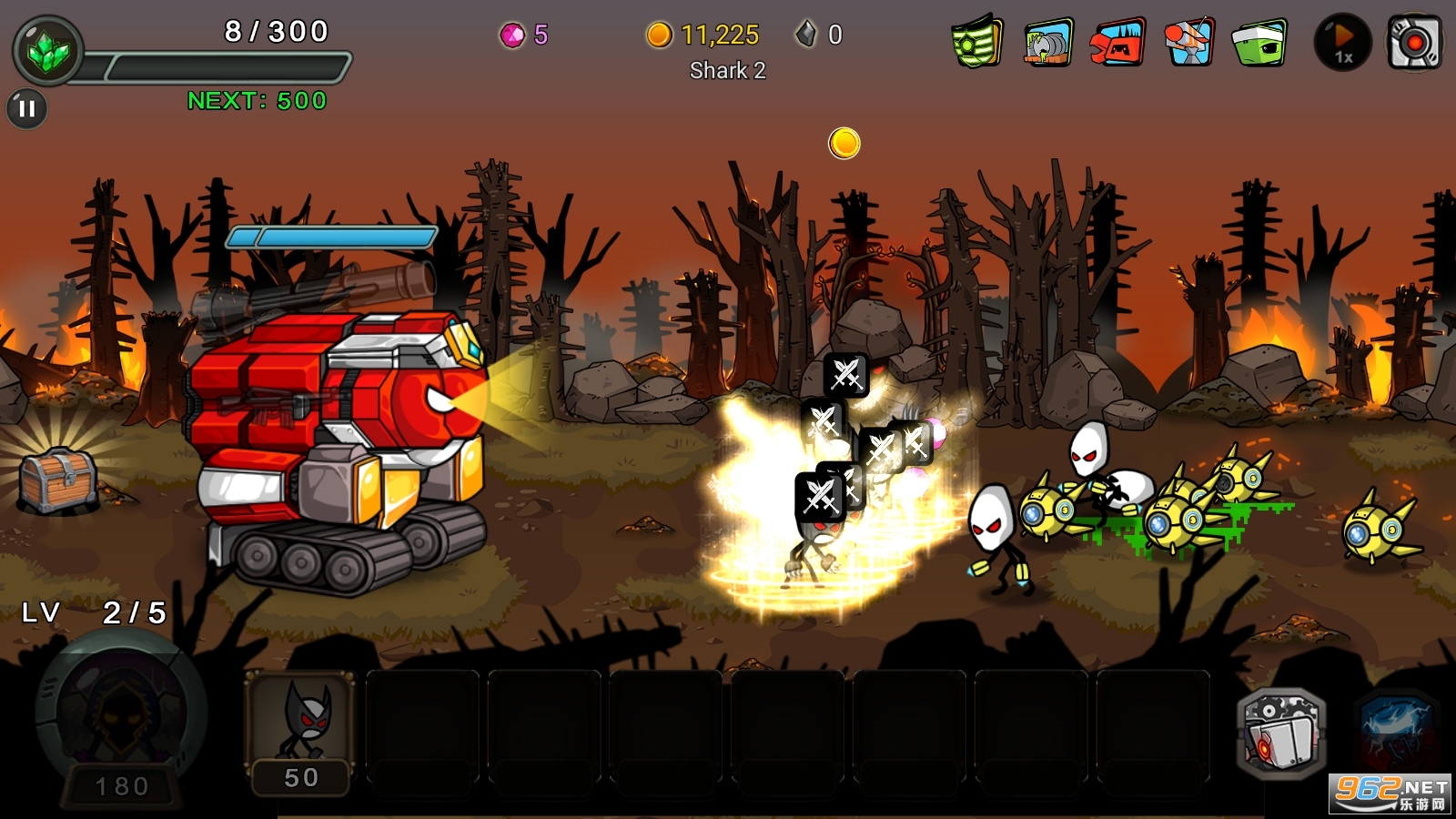Screen dimensions: 1456x819
Task: Activate the tank robot gear ability
Action: [x=1281, y=734]
